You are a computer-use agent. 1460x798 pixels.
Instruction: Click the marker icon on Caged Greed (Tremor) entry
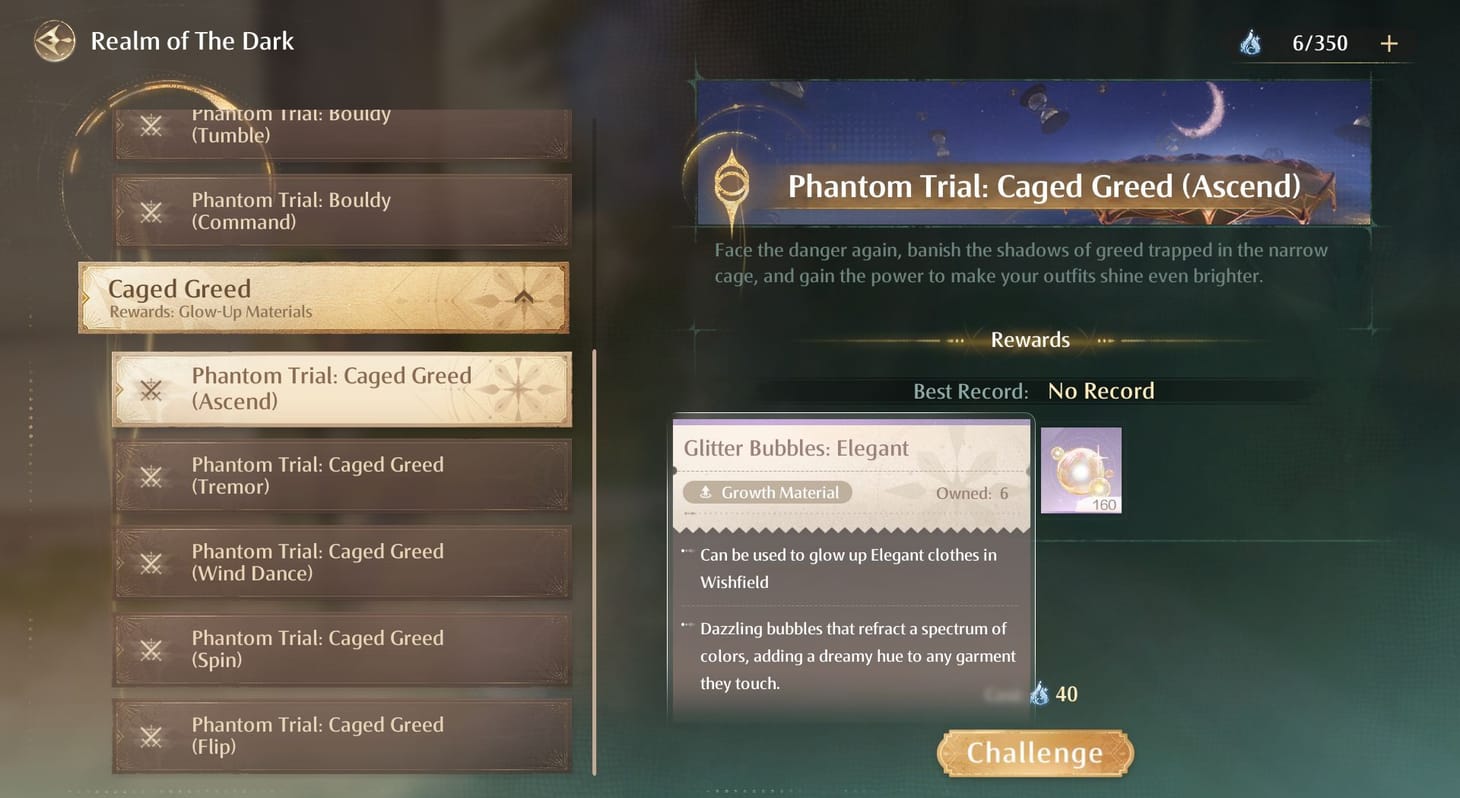[150, 476]
